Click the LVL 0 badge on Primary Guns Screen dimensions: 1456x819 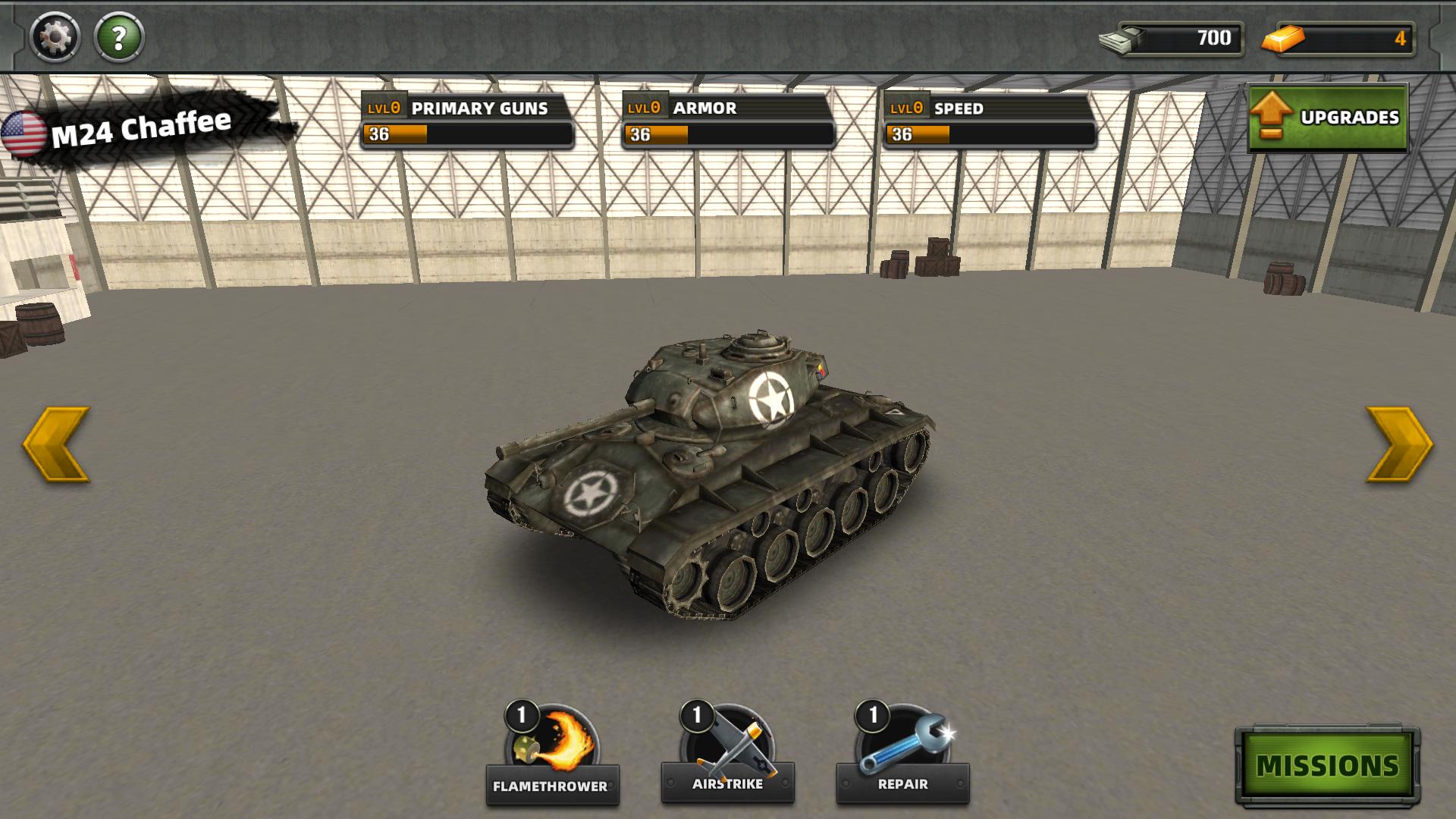[x=383, y=108]
